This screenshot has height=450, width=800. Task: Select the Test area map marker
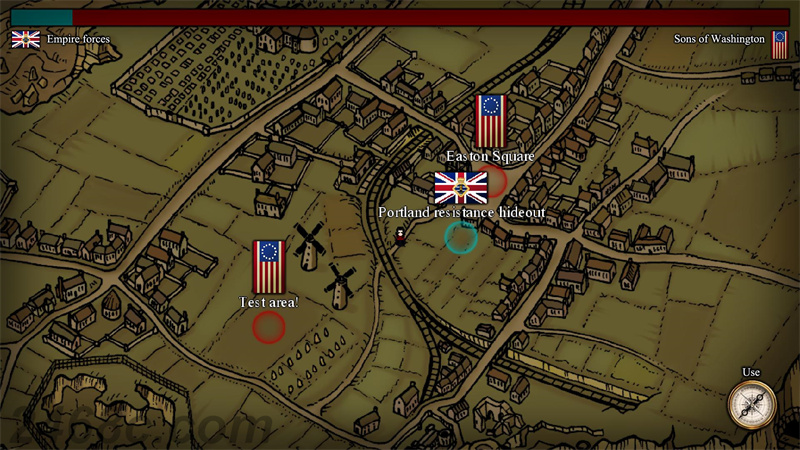pyautogui.click(x=269, y=326)
